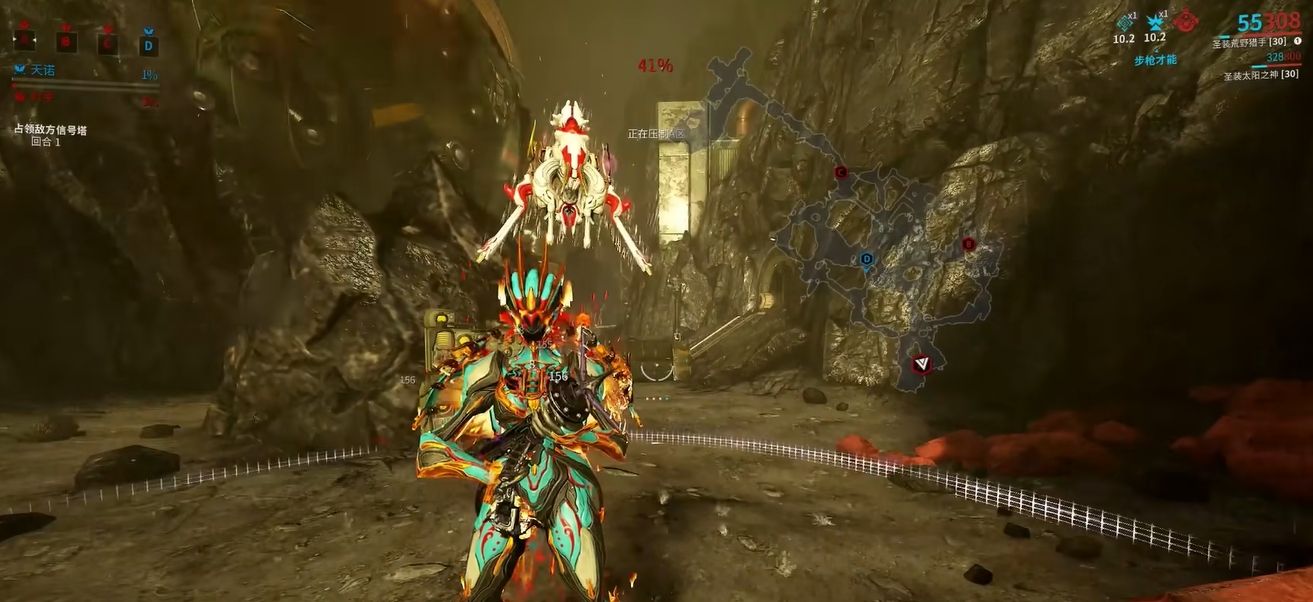Click the blue D marker on map

pyautogui.click(x=867, y=259)
